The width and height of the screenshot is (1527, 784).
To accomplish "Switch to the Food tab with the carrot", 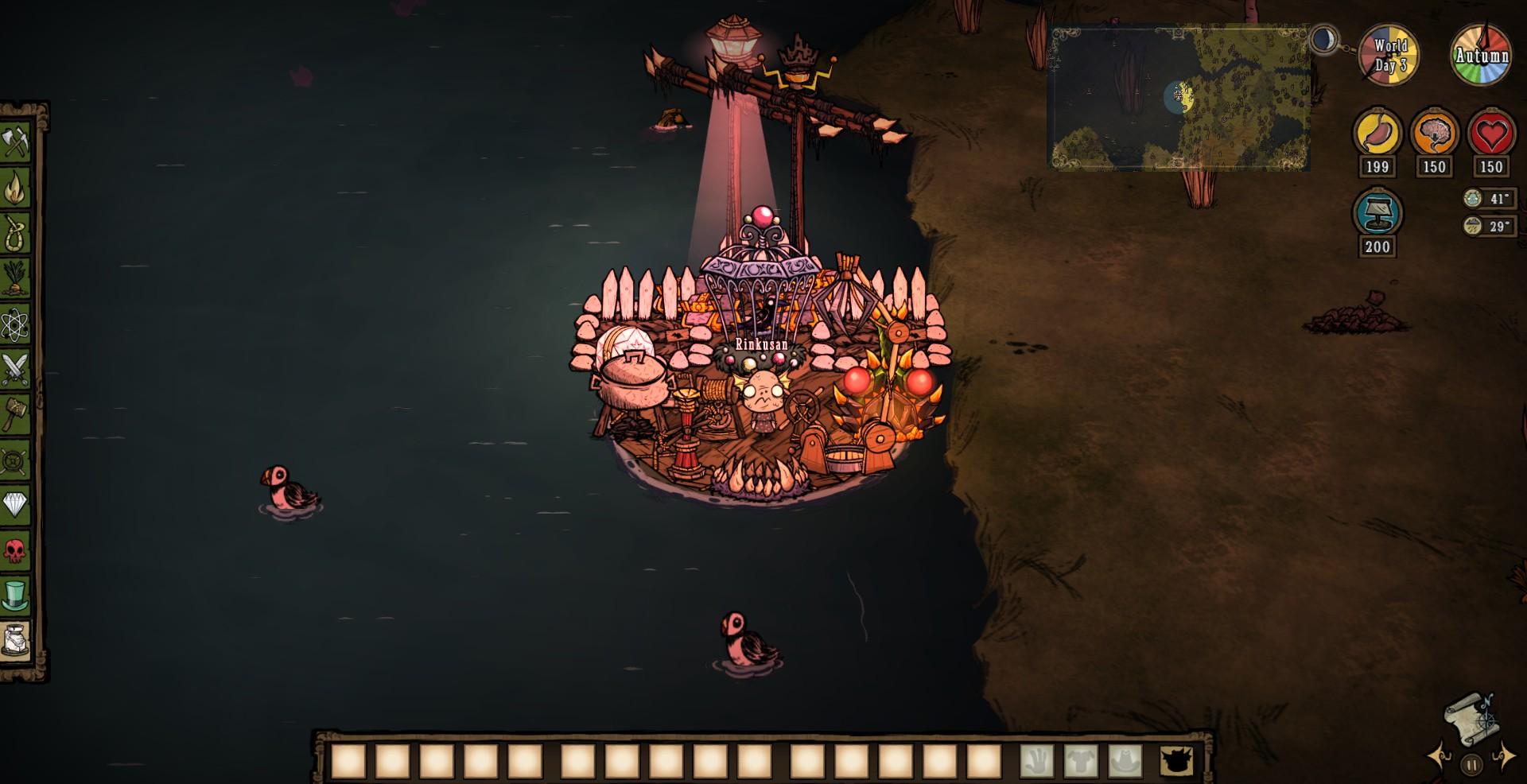I will (x=15, y=278).
